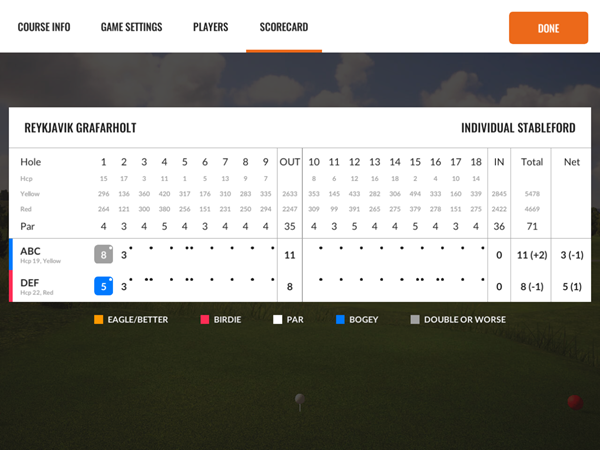Show the Players tab
The image size is (600, 450).
pyautogui.click(x=210, y=27)
